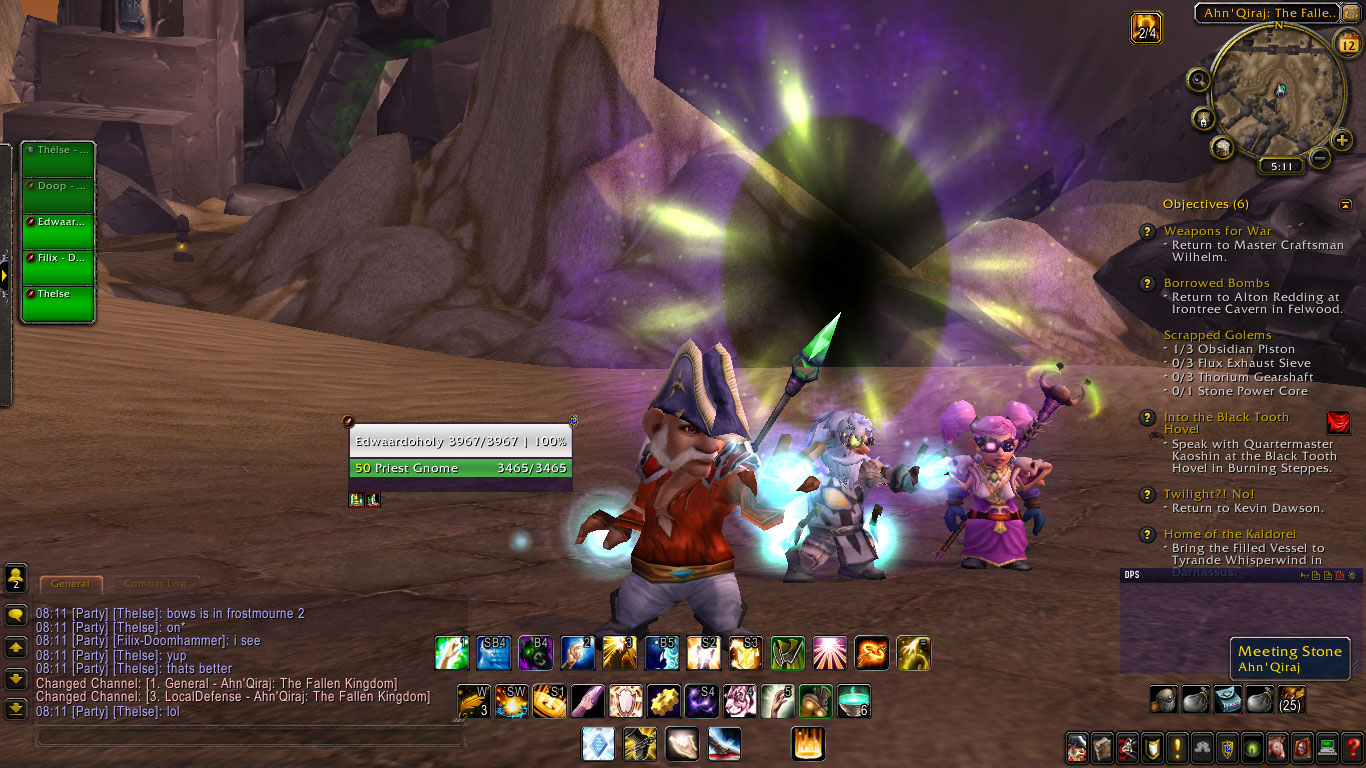Viewport: 1366px width, 768px height.
Task: Collapse the Objectives tracker
Action: click(1345, 205)
